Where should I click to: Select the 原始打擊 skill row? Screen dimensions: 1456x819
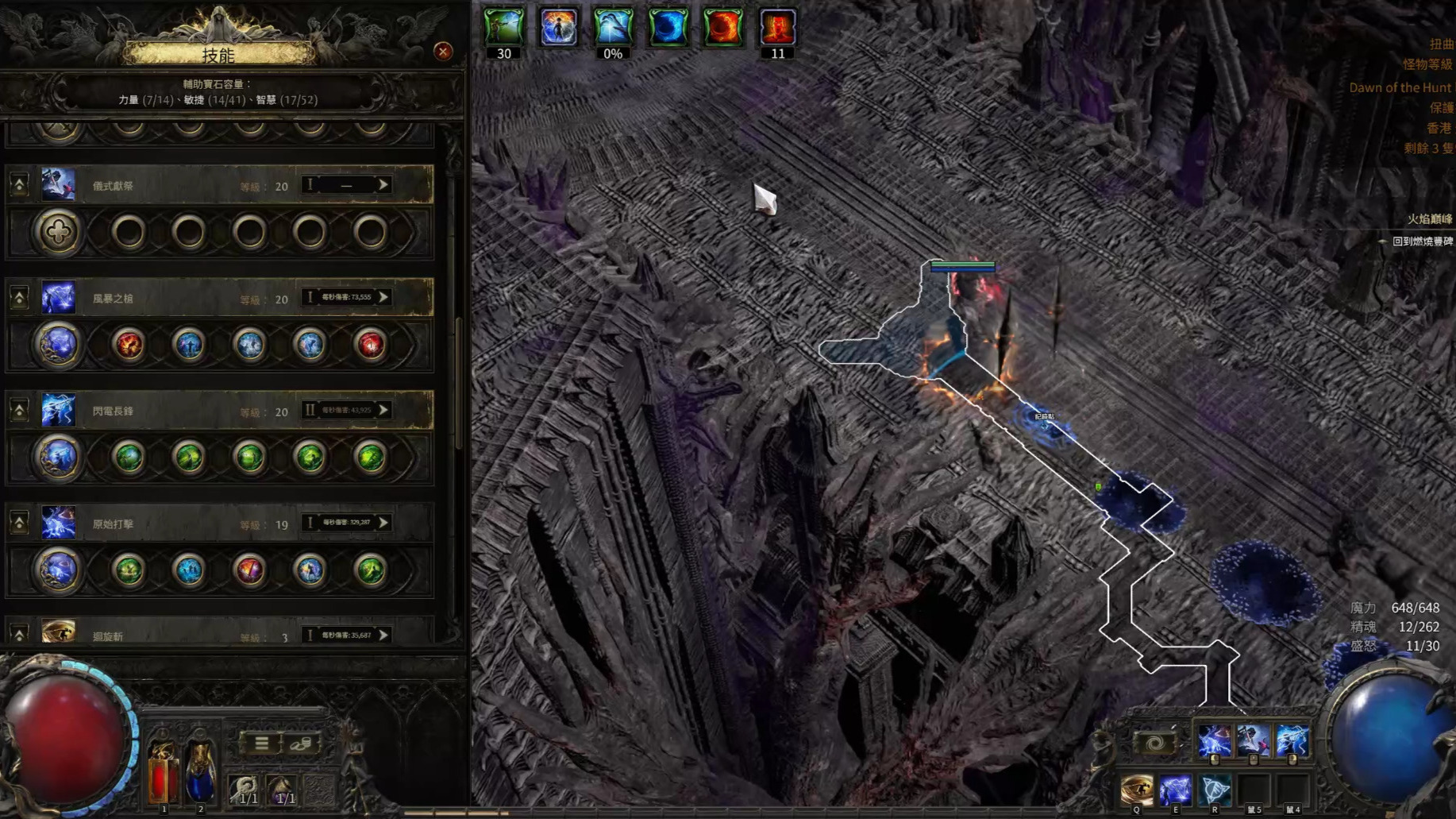[x=159, y=524]
